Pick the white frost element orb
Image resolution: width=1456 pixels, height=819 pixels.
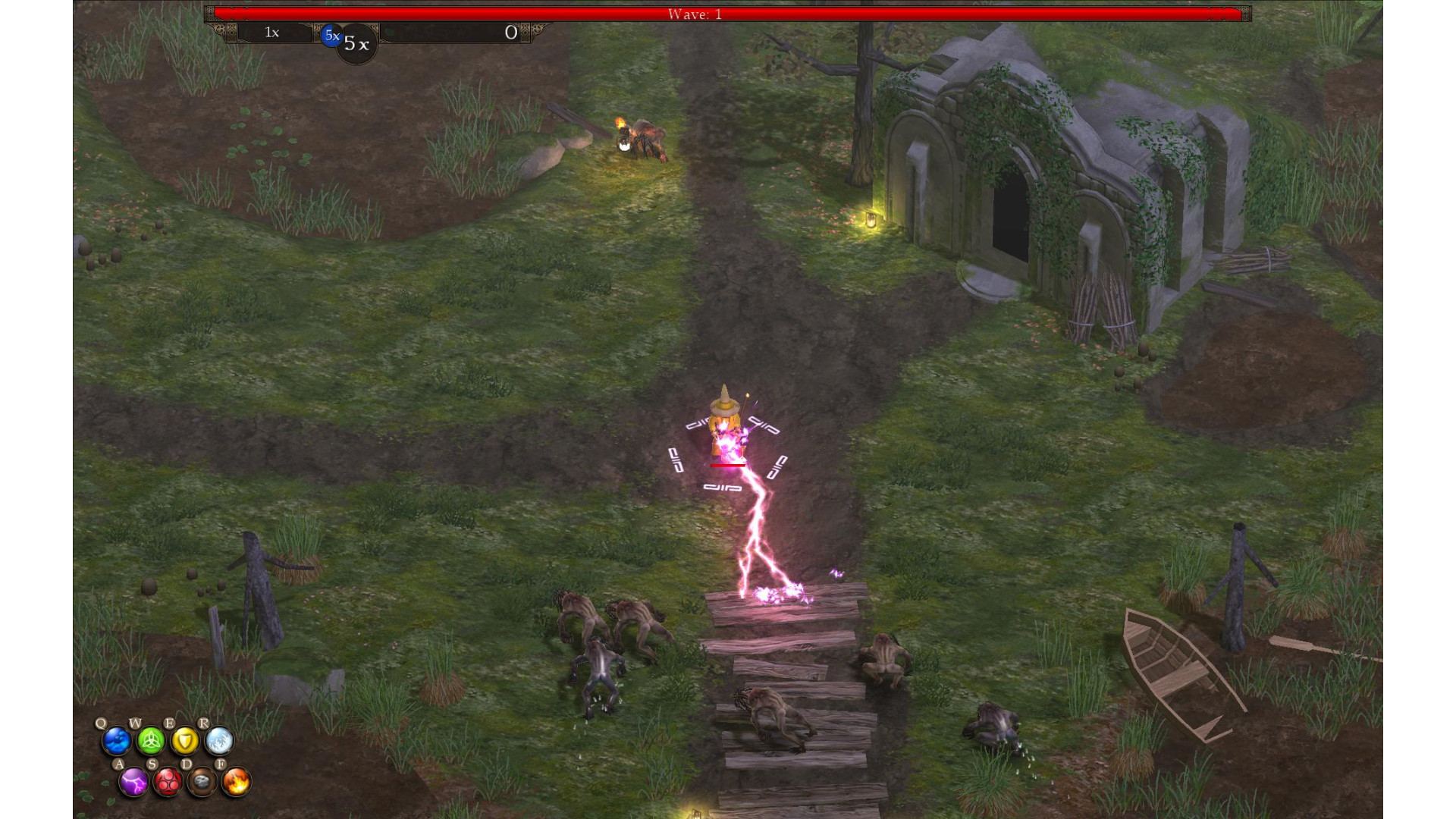(x=219, y=741)
